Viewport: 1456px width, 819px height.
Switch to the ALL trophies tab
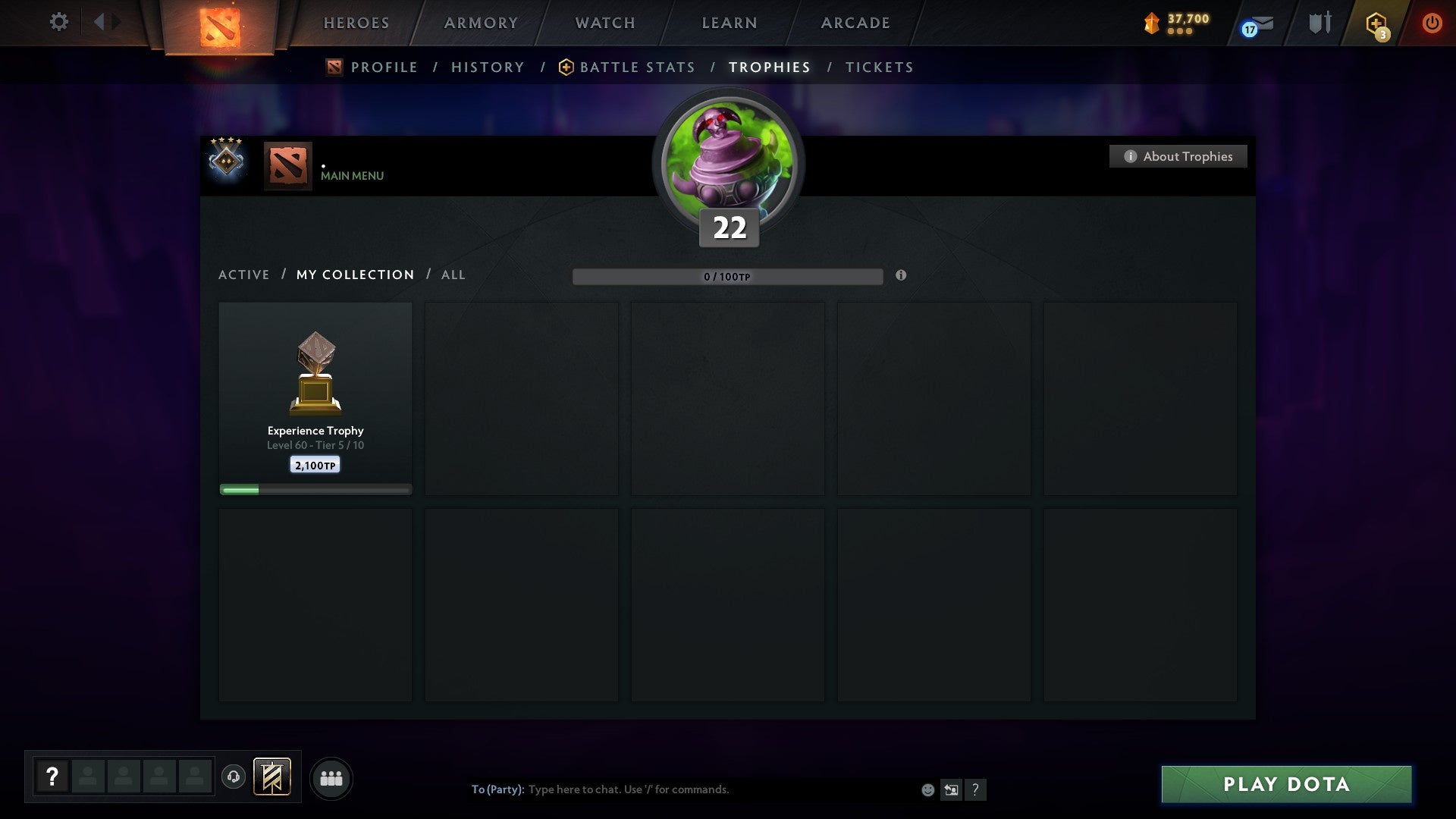point(453,275)
